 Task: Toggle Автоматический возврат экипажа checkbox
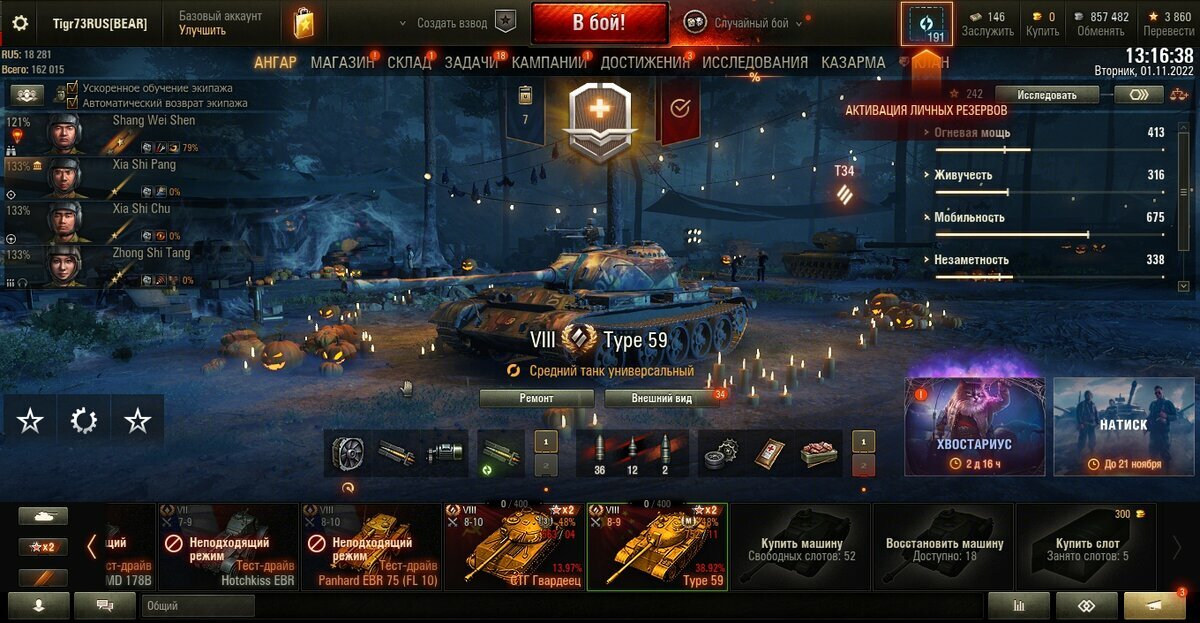click(x=72, y=102)
